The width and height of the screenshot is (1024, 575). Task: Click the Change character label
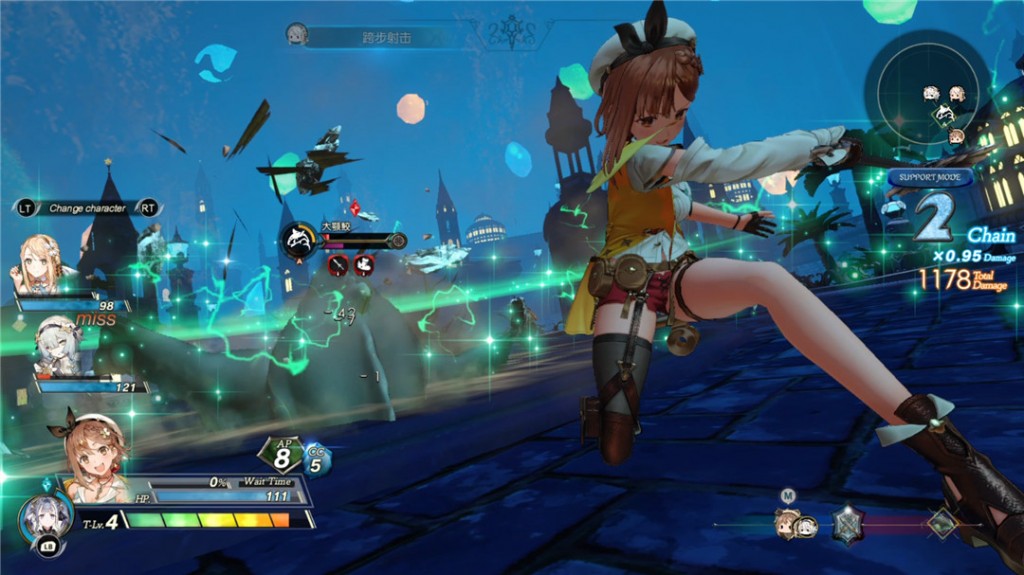coord(87,208)
